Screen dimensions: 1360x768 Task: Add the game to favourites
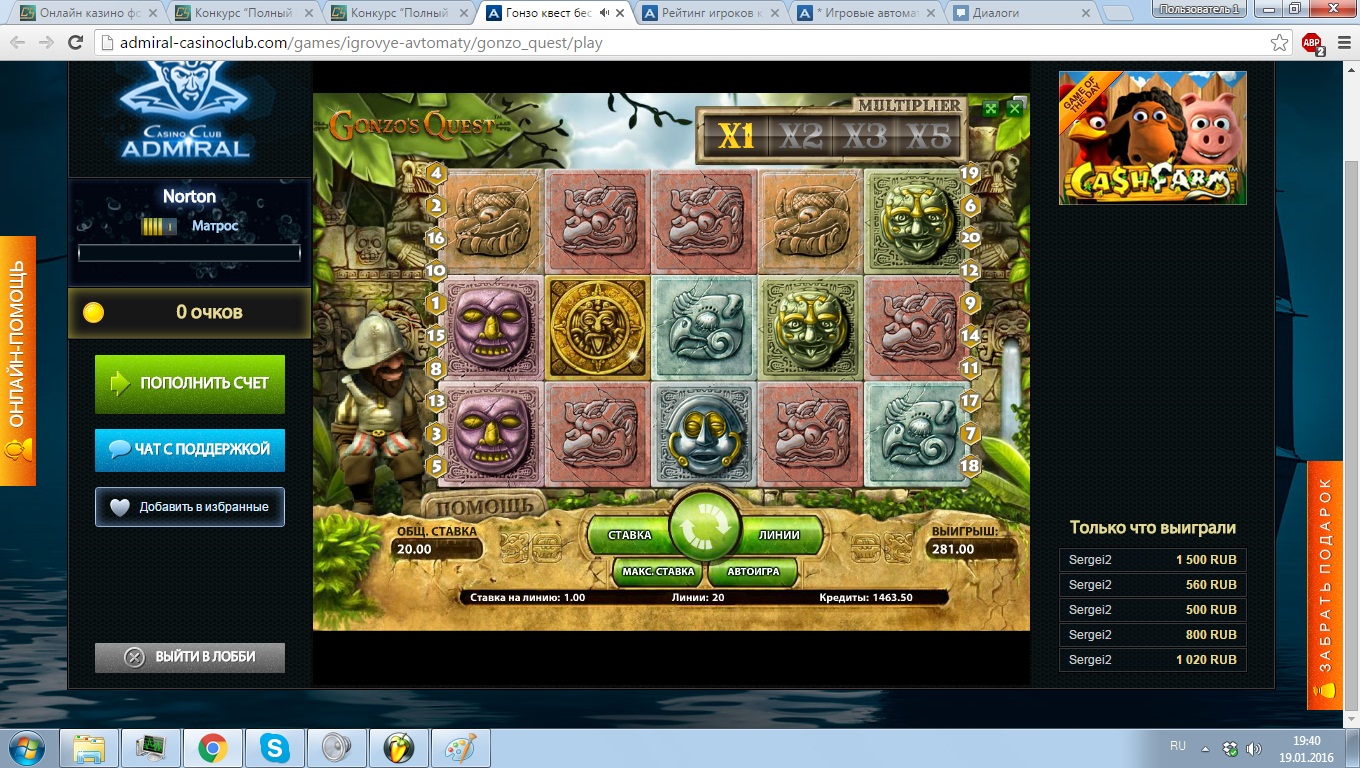click(x=190, y=507)
